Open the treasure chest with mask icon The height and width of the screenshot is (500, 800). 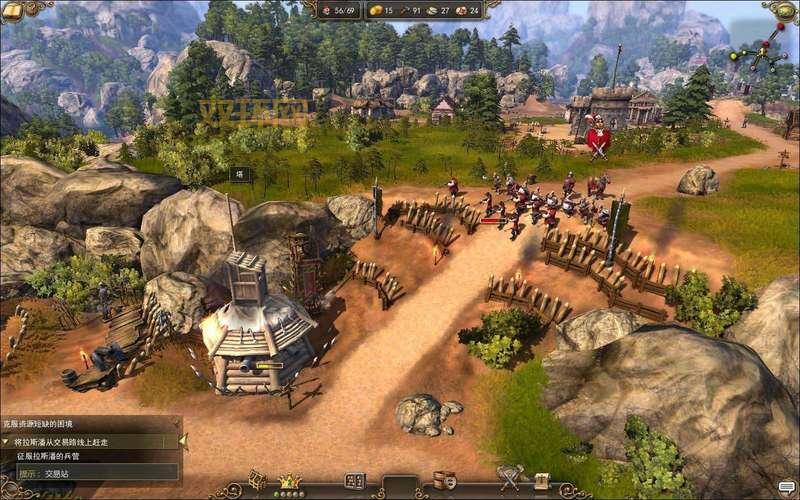[x=444, y=481]
